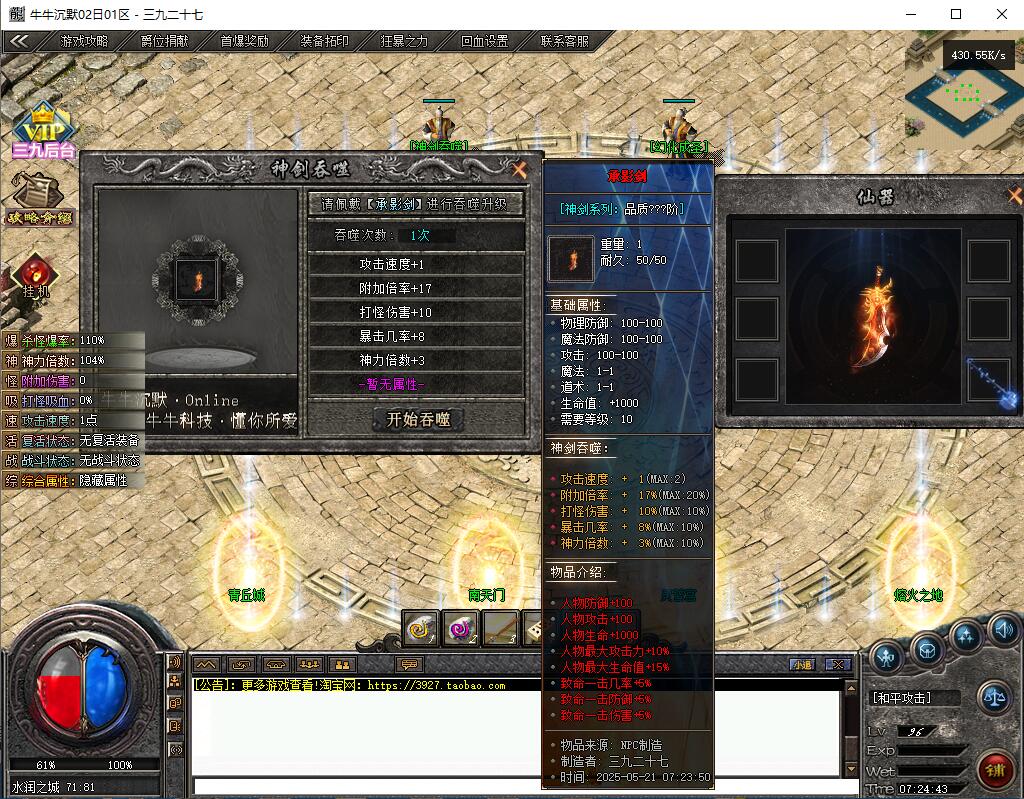The height and width of the screenshot is (799, 1024).
Task: Open the bag with the chest icon
Action: pyautogui.click(x=927, y=651)
